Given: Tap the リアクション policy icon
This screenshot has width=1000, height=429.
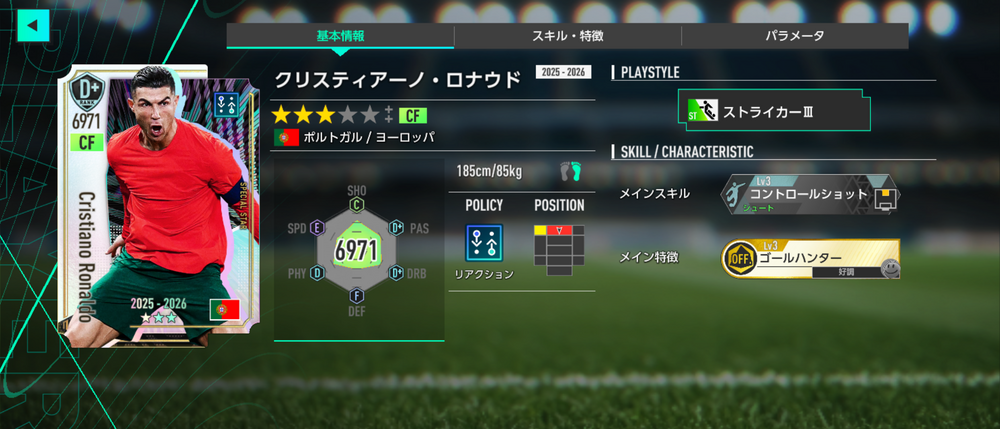Looking at the screenshot, I should pos(484,243).
